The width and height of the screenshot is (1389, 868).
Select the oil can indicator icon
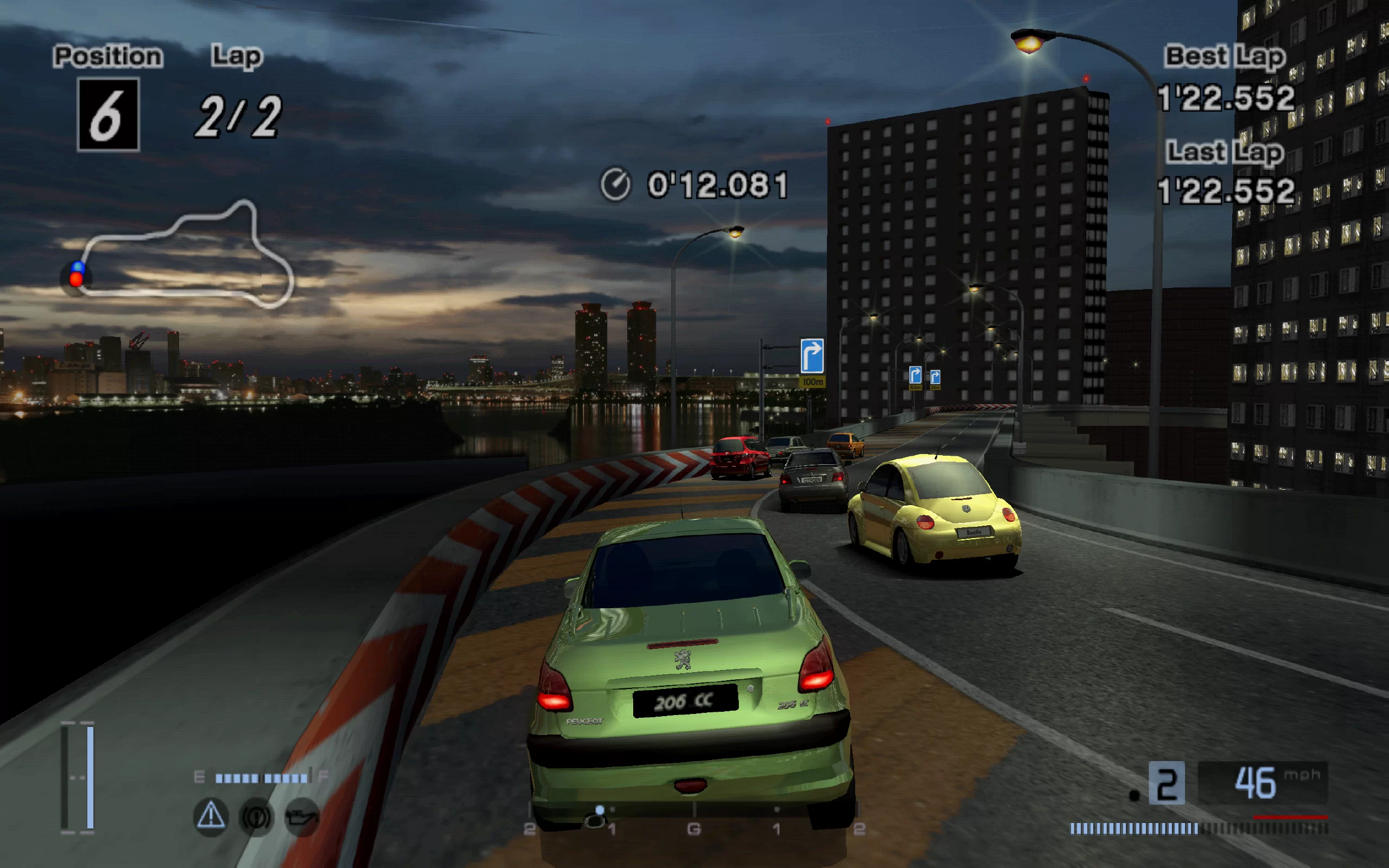[302, 816]
